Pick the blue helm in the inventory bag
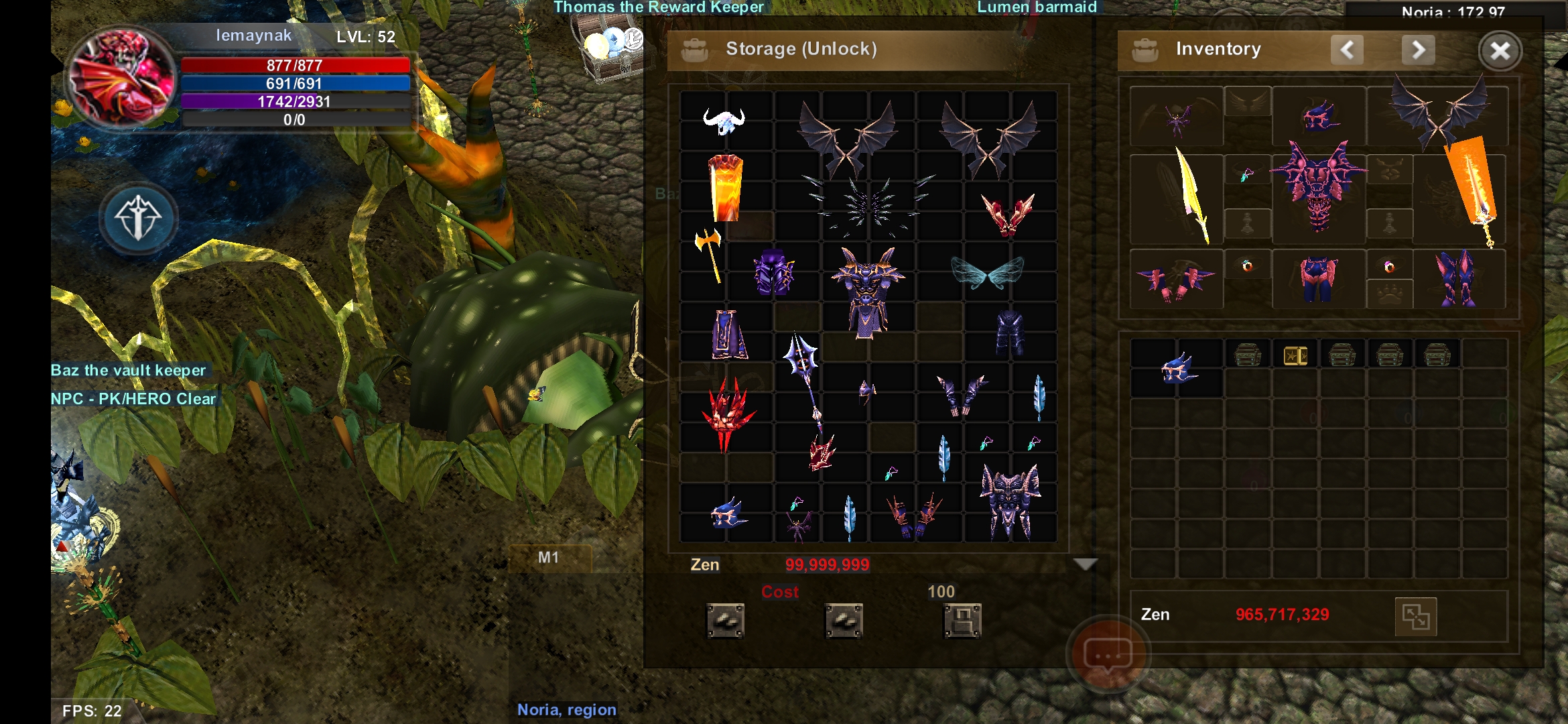 [x=1177, y=368]
